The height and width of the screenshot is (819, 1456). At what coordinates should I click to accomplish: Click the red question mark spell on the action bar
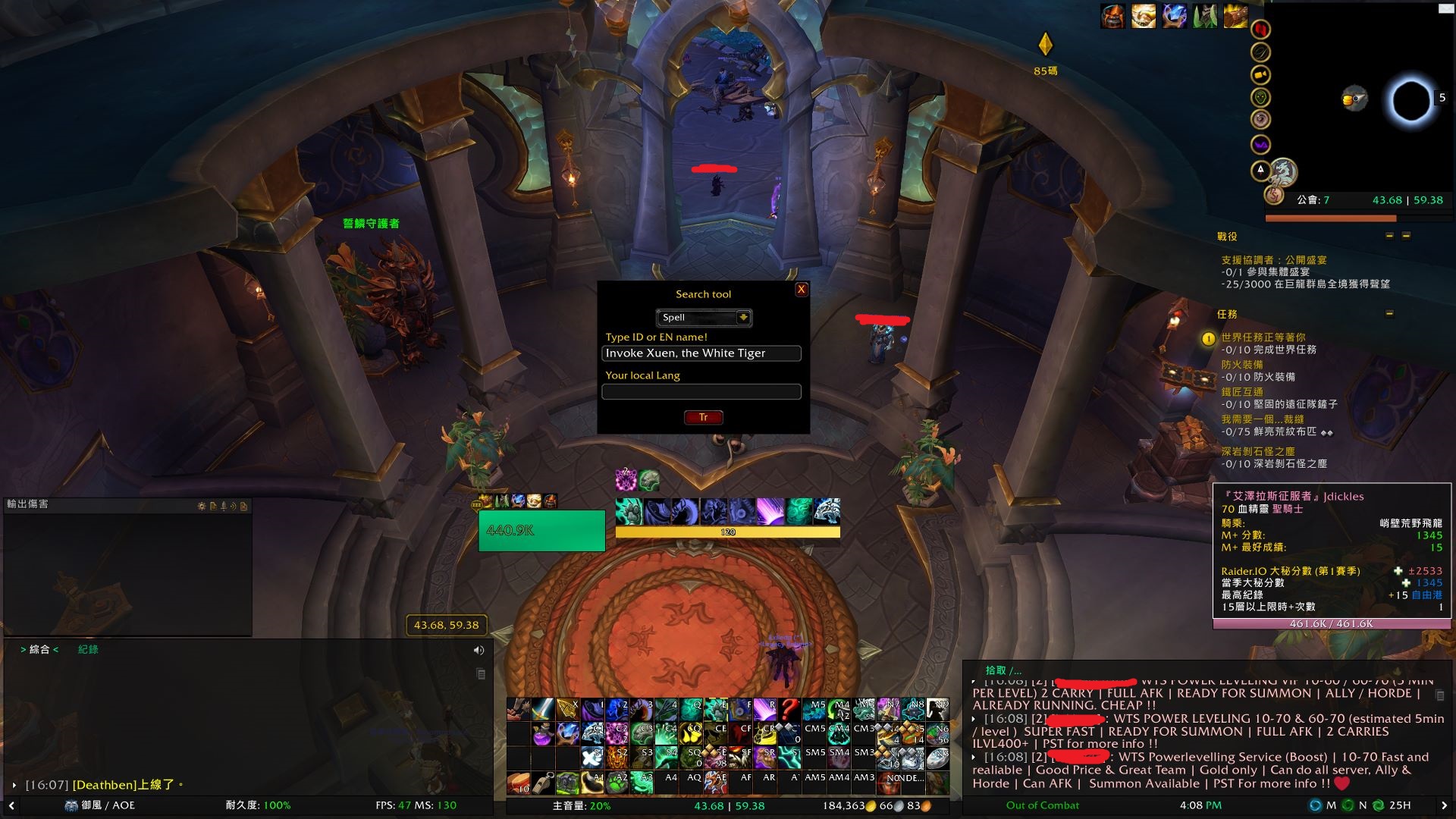tap(789, 709)
